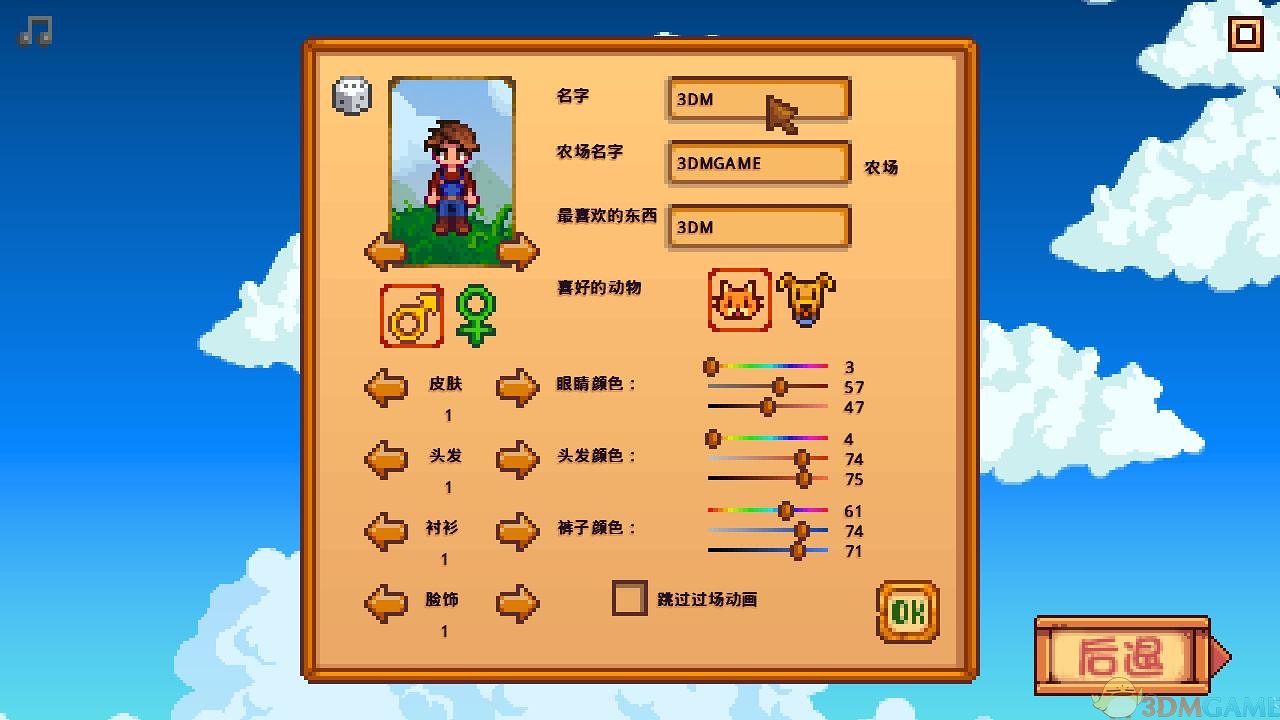The width and height of the screenshot is (1280, 720).
Task: Click the next hair style arrow
Action: 518,458
